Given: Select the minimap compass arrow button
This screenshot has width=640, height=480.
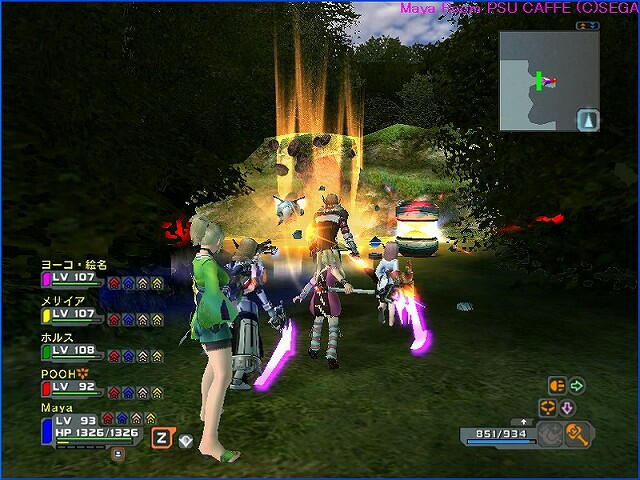Looking at the screenshot, I should click(588, 119).
